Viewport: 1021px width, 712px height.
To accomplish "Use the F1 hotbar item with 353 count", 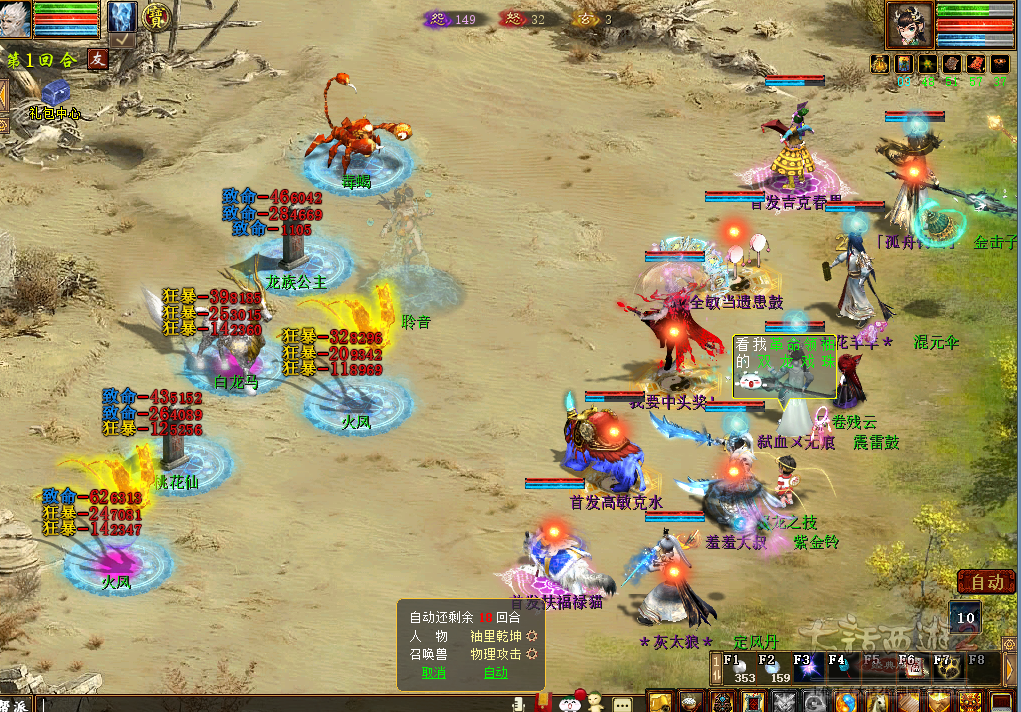I will click(740, 669).
